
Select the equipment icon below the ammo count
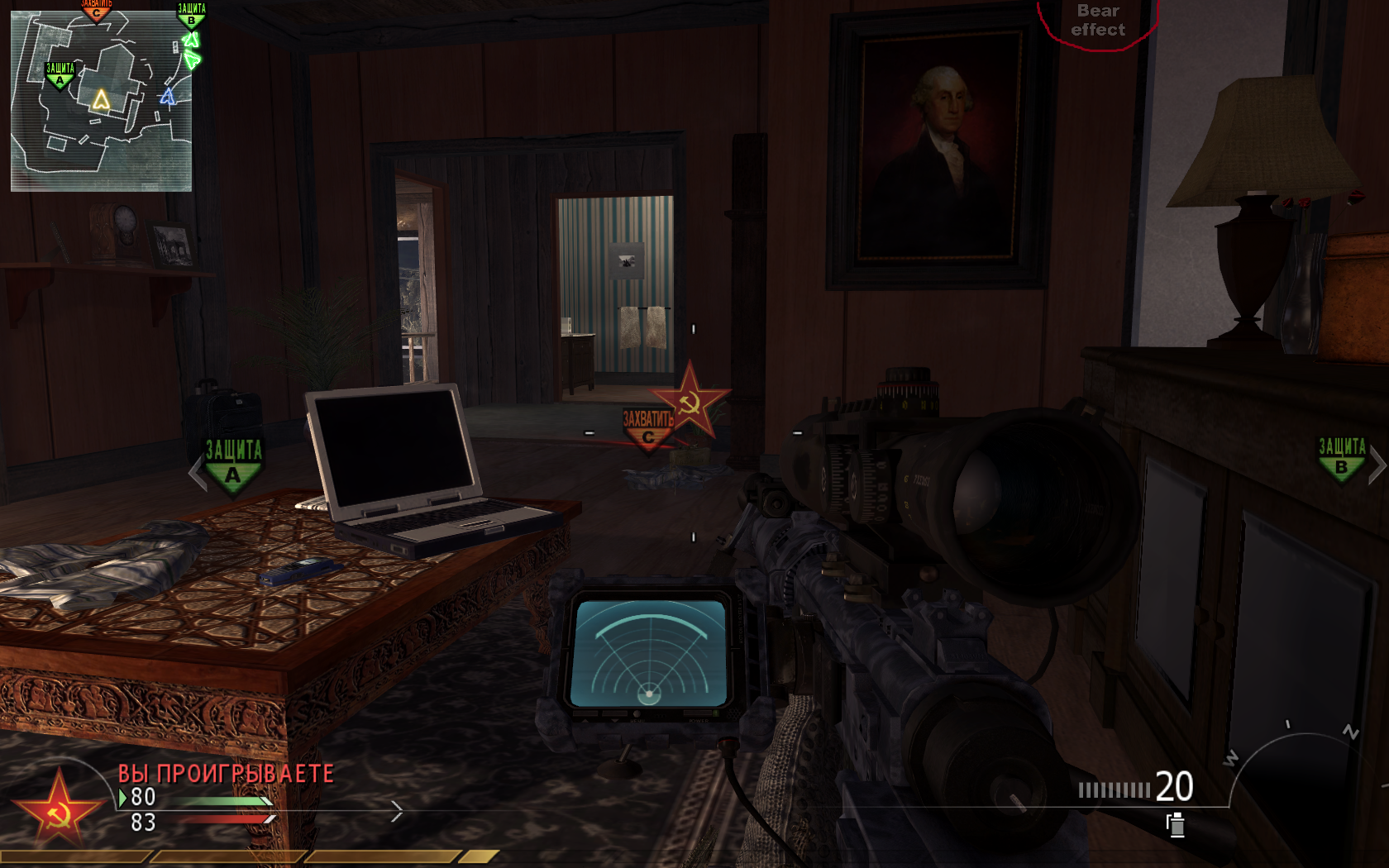[1176, 824]
